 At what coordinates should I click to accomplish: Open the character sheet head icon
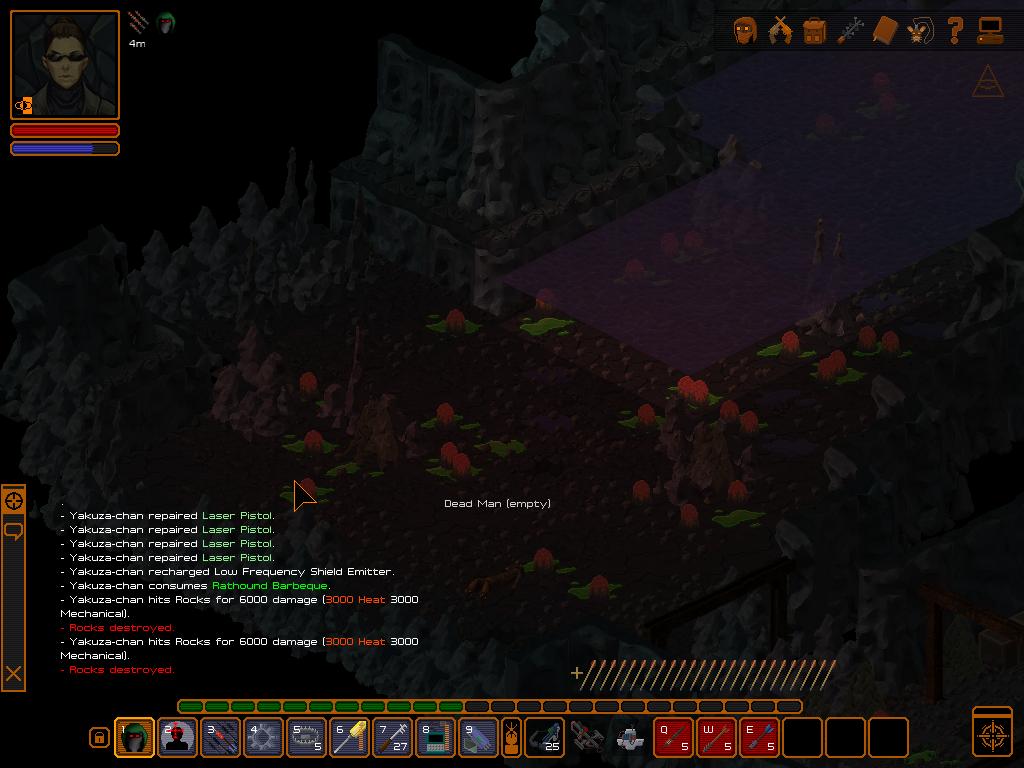(745, 31)
